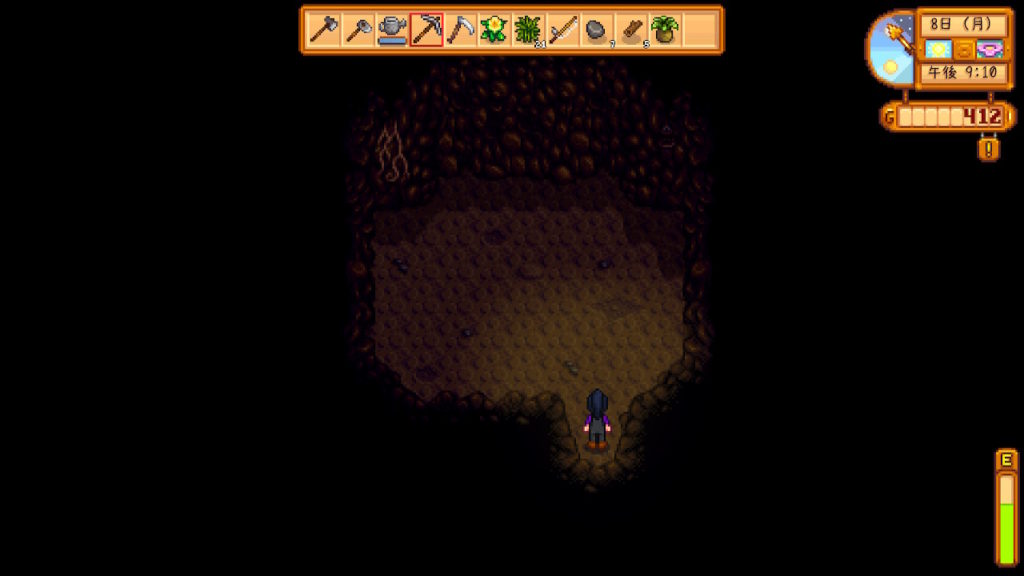Select the leafy potted plant item
This screenshot has width=1024, height=576.
tap(665, 30)
